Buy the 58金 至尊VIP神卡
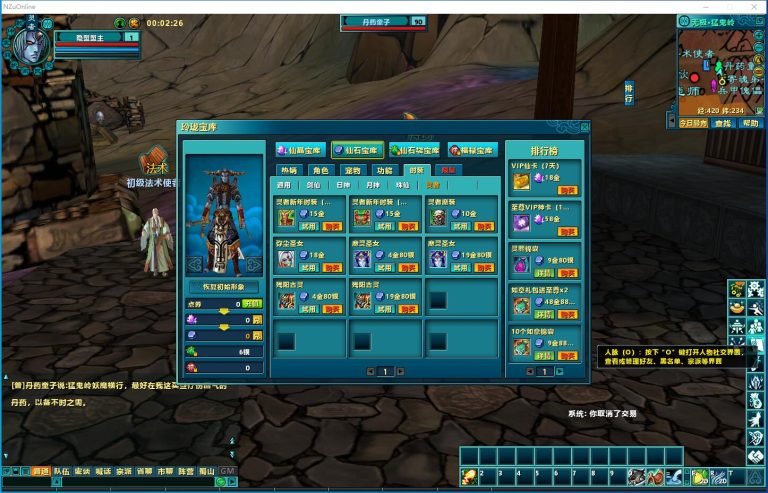The image size is (768, 493). pos(567,232)
